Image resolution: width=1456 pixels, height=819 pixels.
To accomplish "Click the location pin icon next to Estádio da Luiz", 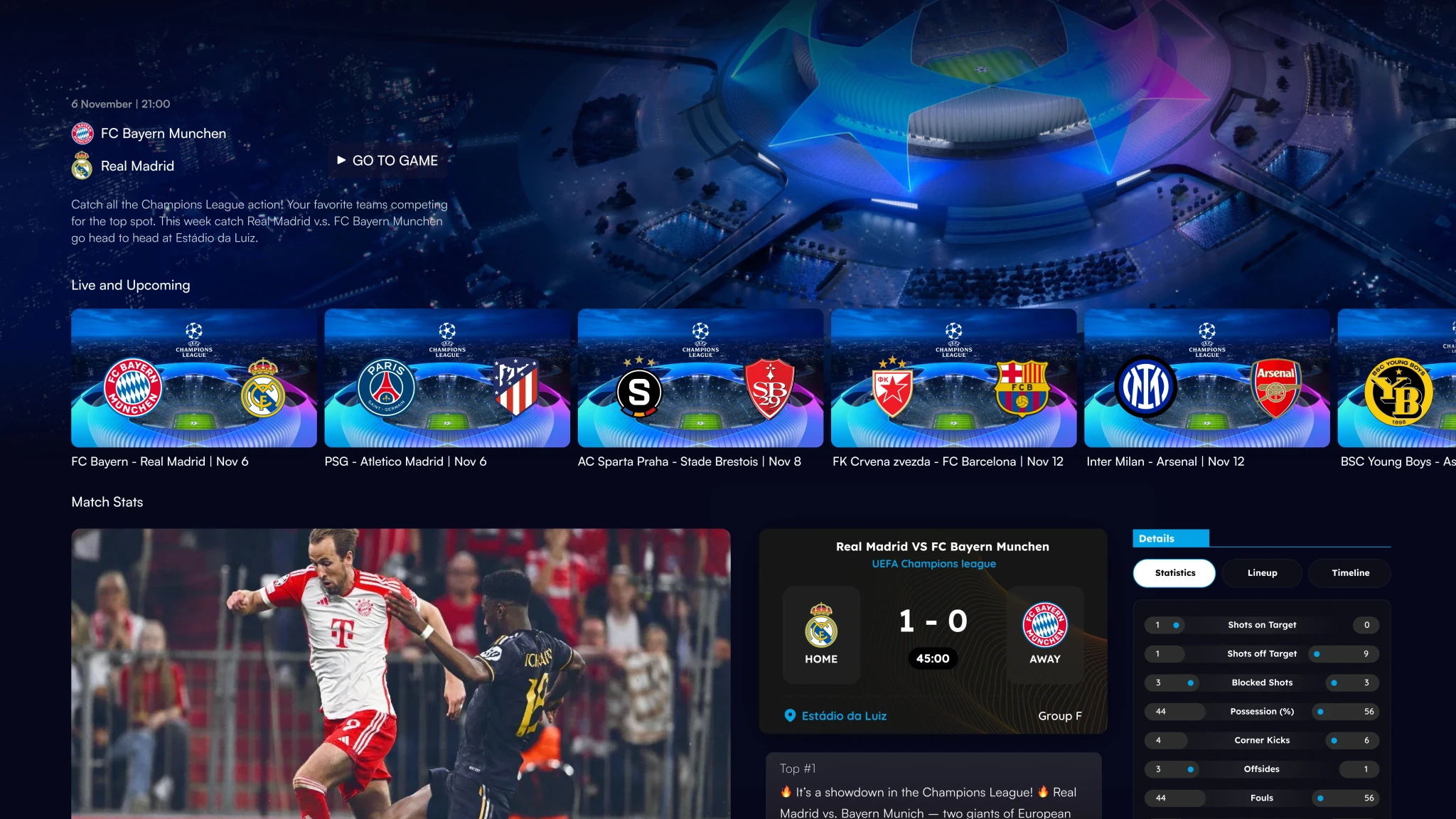I will [x=789, y=716].
